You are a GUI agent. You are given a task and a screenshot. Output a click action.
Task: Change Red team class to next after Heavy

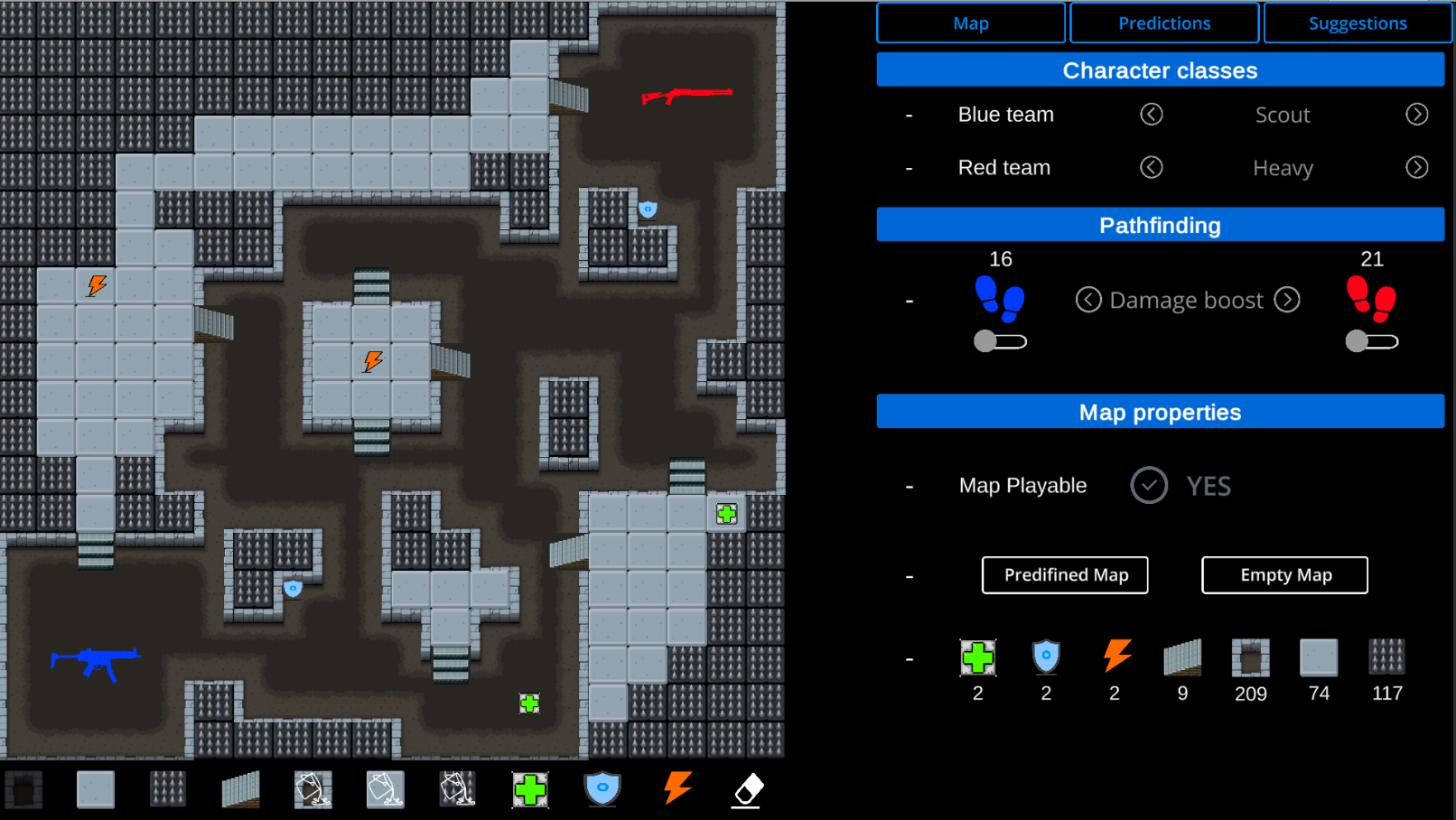tap(1416, 168)
